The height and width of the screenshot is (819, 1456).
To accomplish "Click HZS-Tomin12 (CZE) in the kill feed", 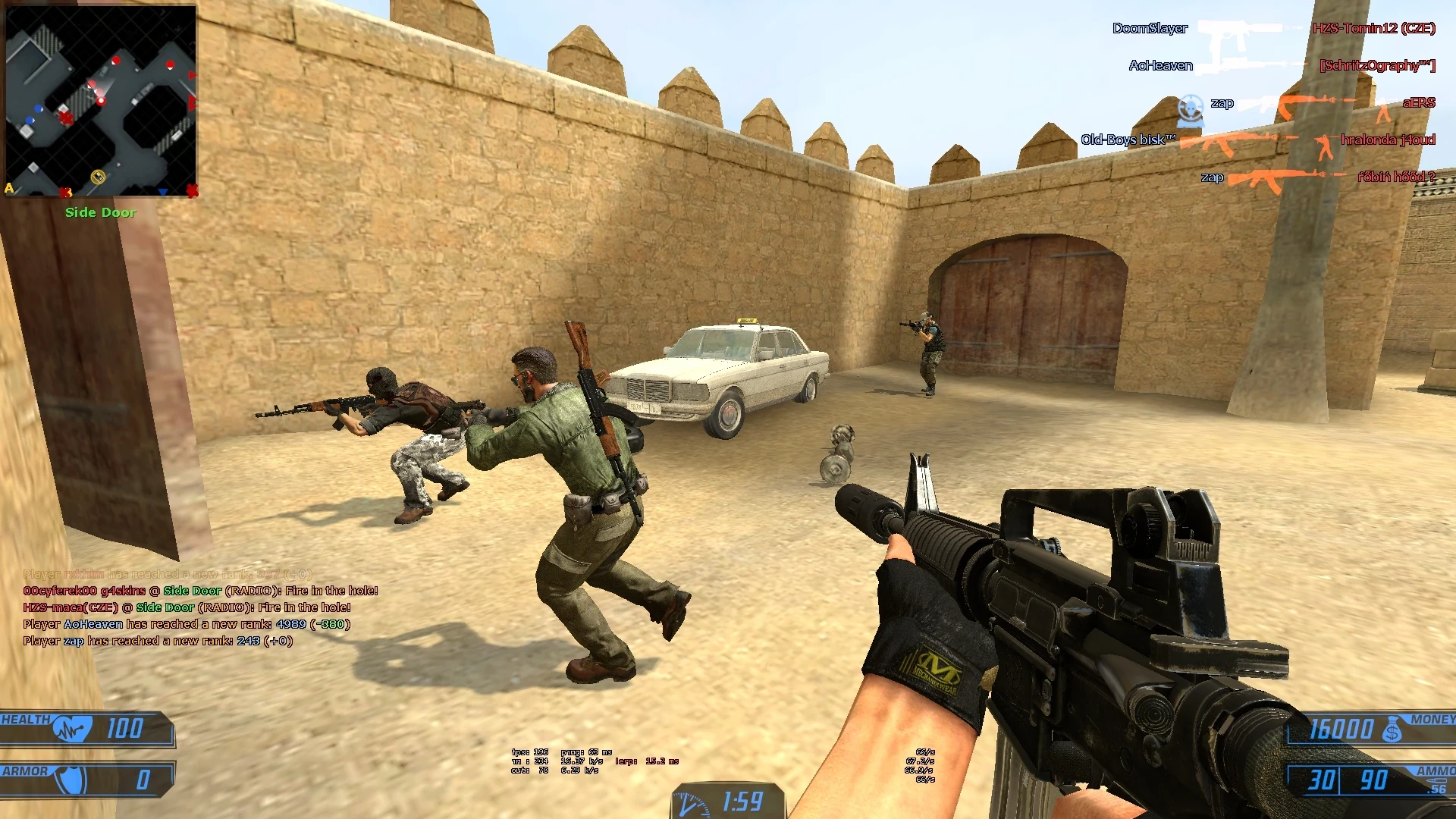I will pos(1373,29).
